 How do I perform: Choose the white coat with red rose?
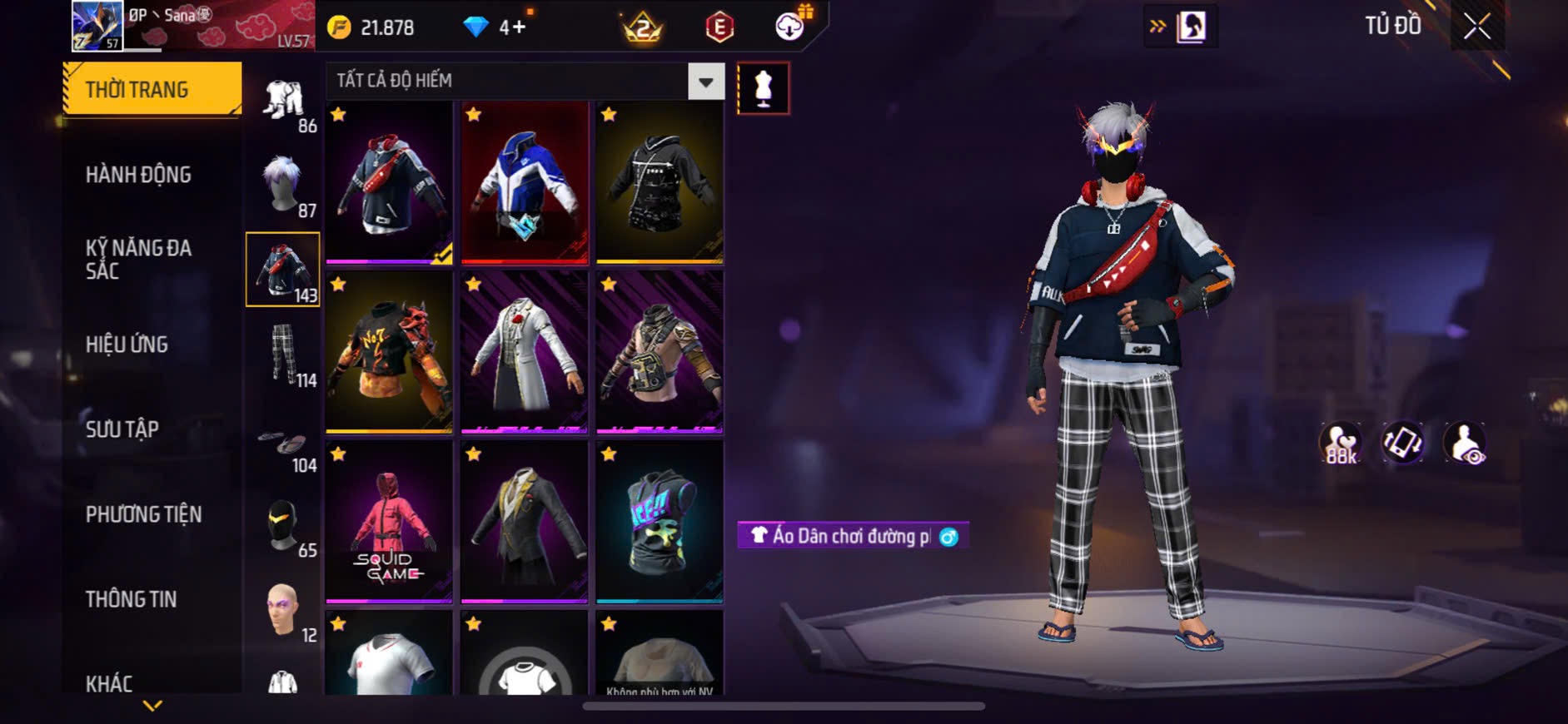tap(525, 352)
